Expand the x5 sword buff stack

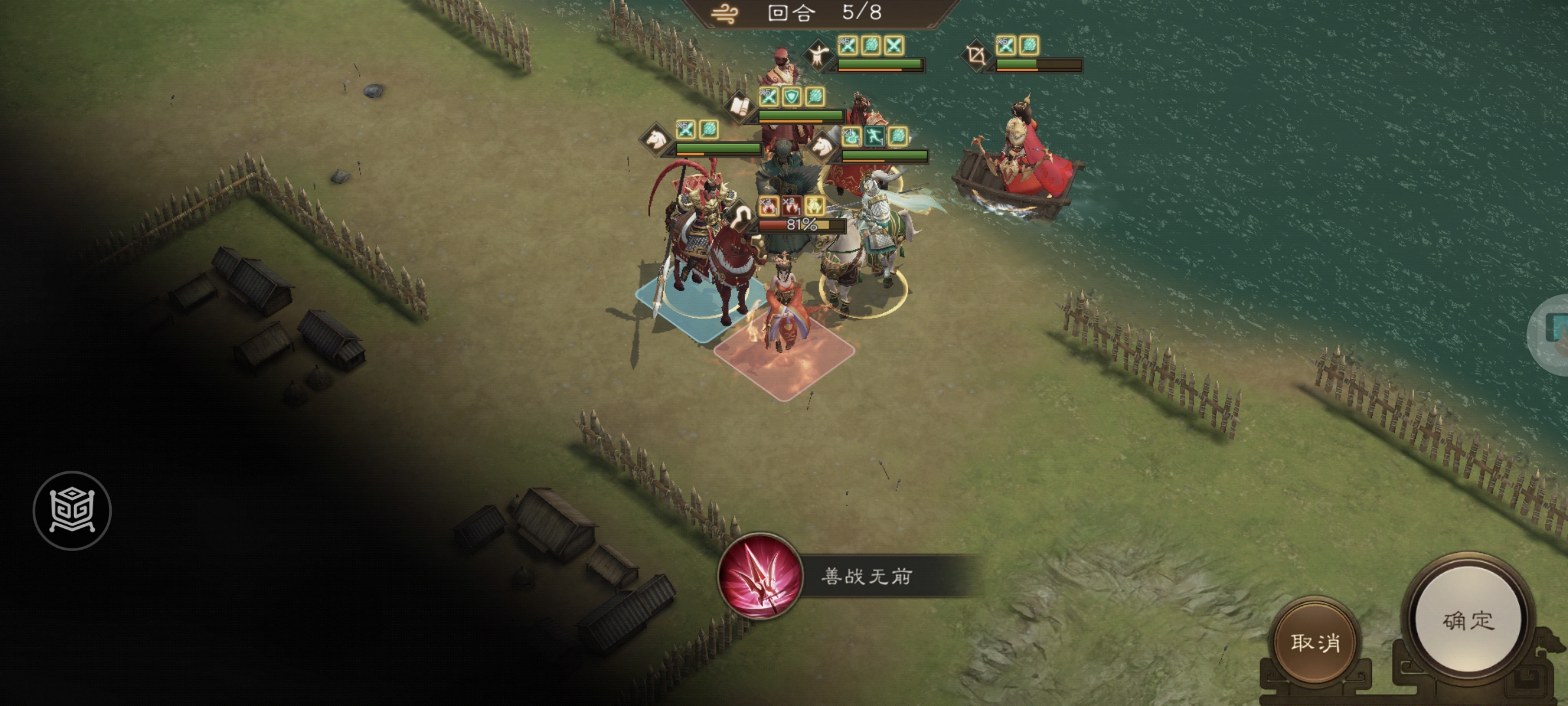[x=769, y=98]
